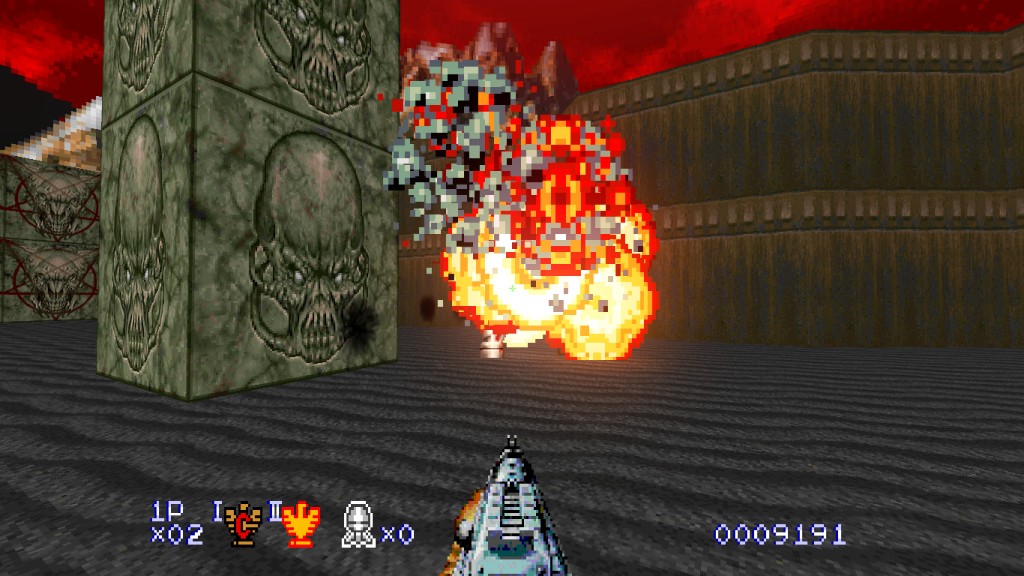Viewport: 1024px width, 576px height.
Task: Click the smart bomb icon
Action: click(357, 525)
